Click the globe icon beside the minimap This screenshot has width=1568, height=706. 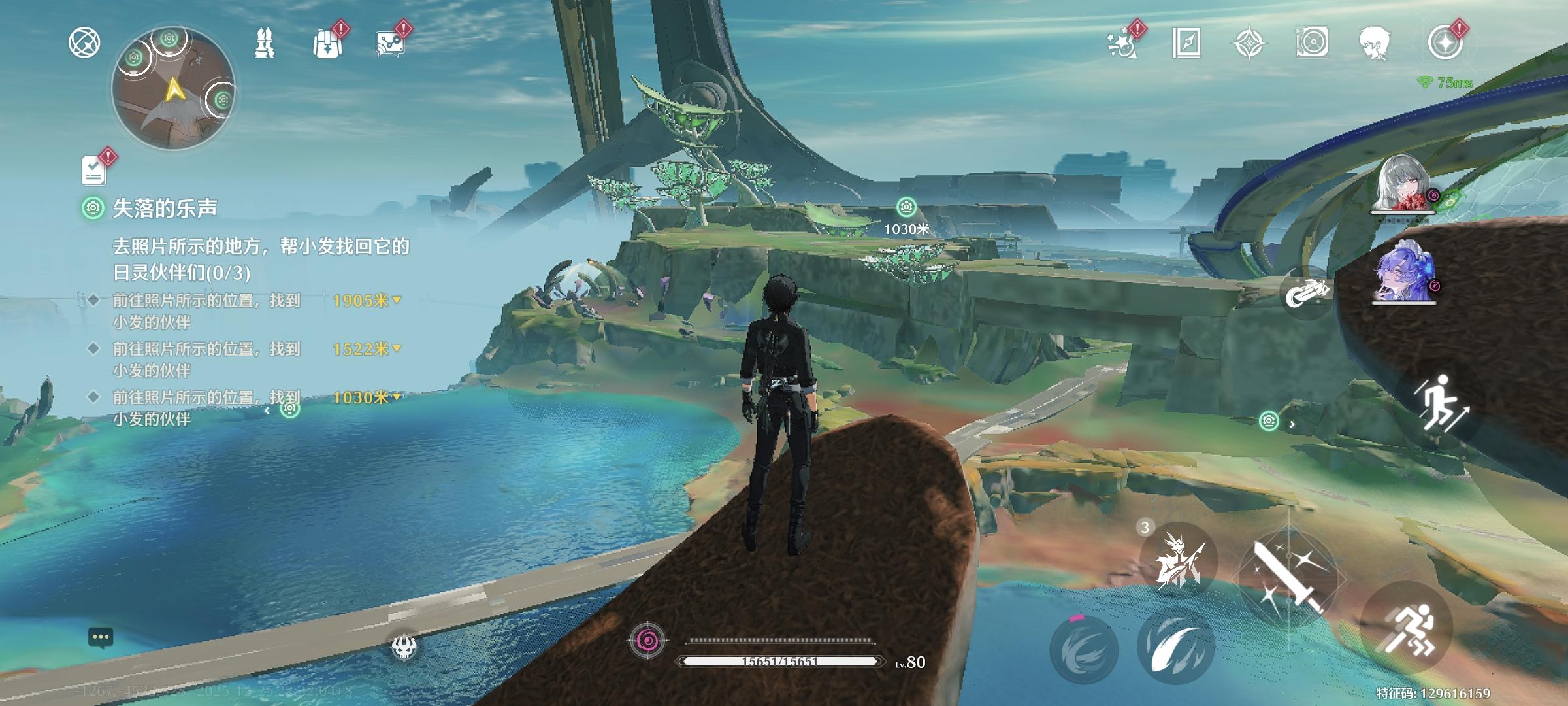click(x=84, y=43)
